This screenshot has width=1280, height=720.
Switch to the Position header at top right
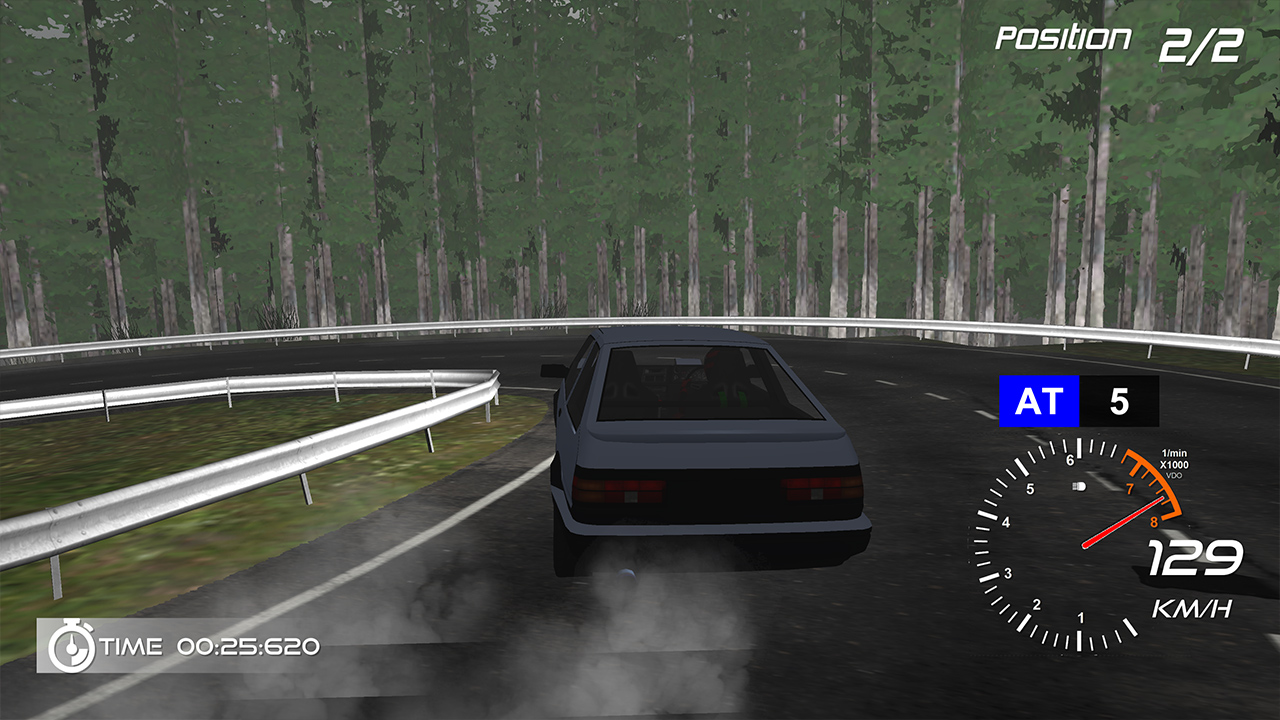(x=1063, y=36)
